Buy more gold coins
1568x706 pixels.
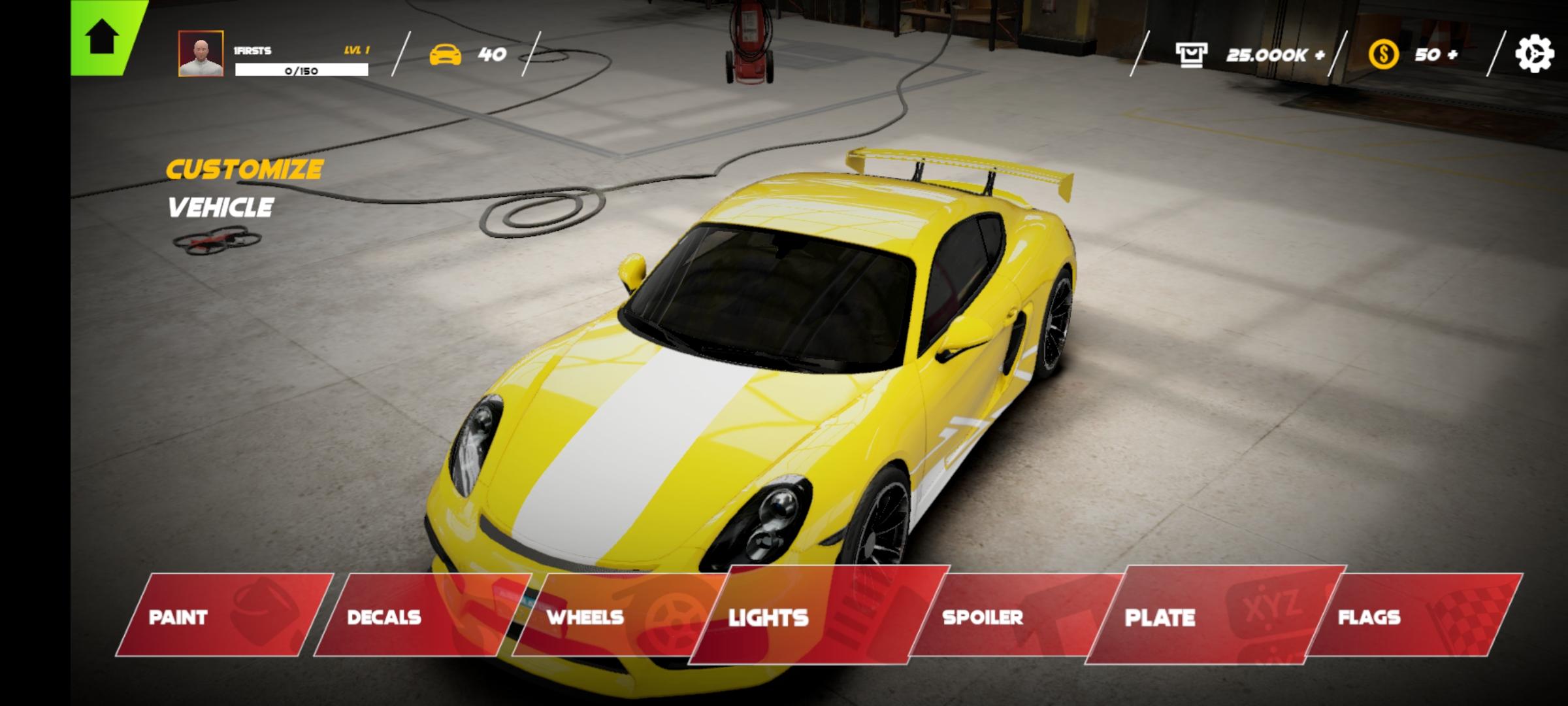coord(1436,54)
